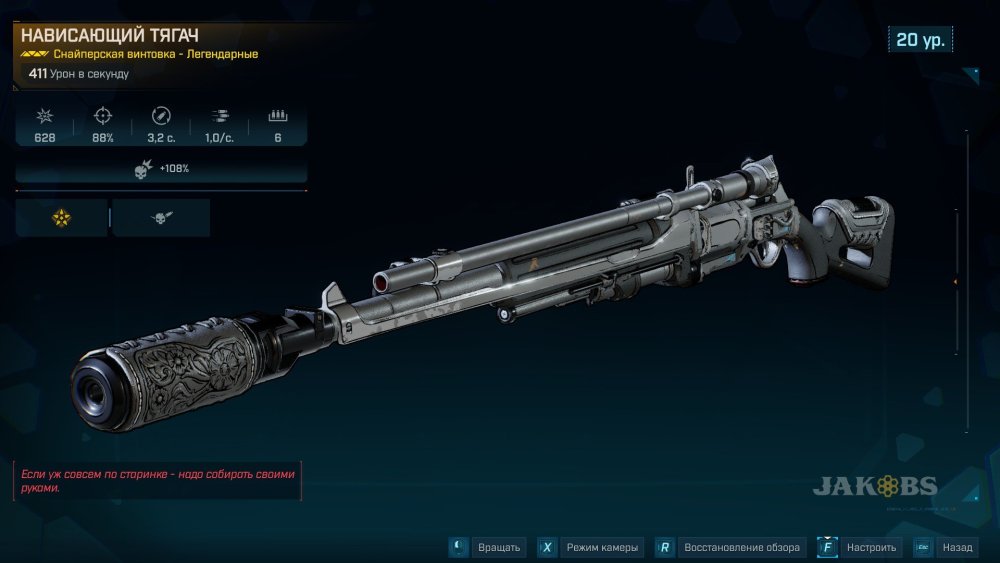Select the yellow star perk tile
Image resolution: width=1000 pixels, height=563 pixels.
(61, 217)
